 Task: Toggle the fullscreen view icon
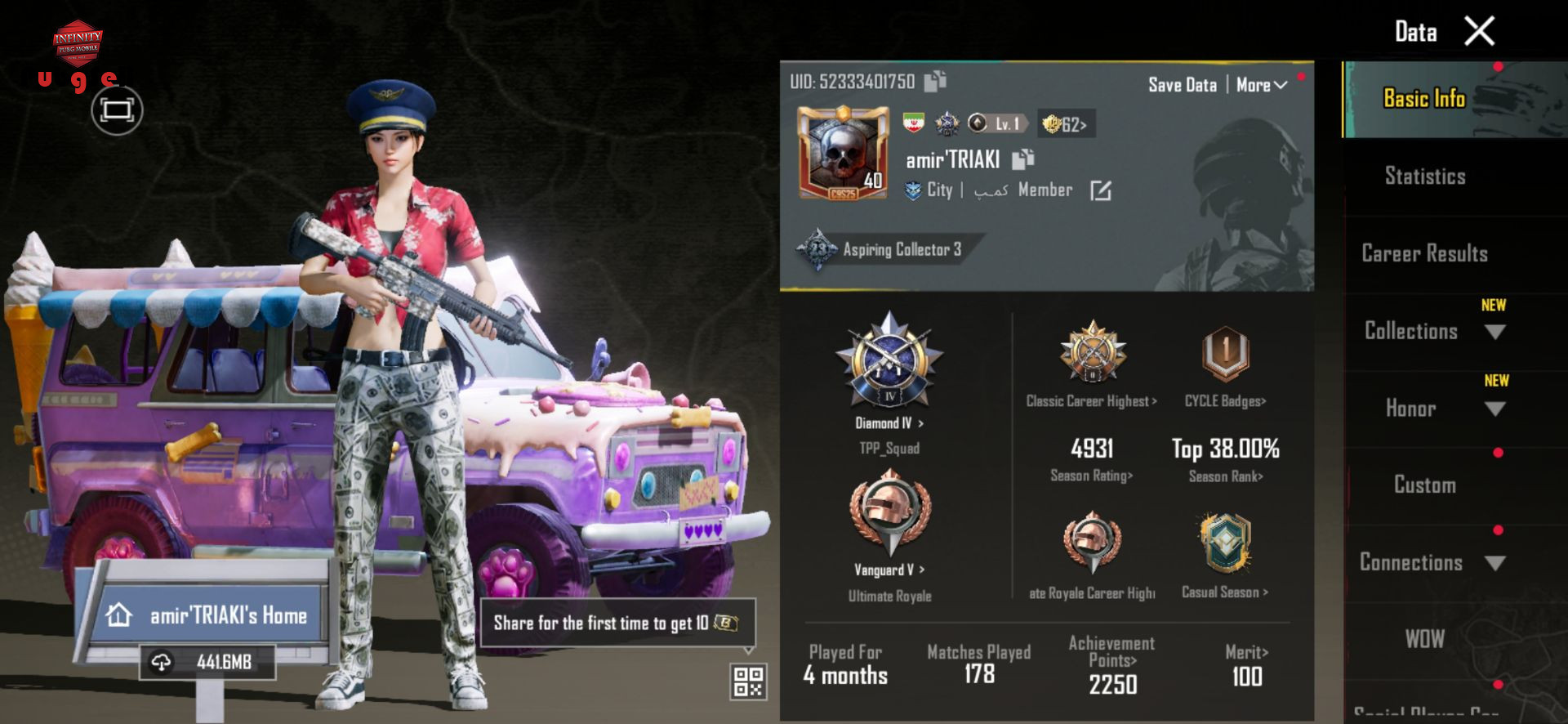click(117, 110)
